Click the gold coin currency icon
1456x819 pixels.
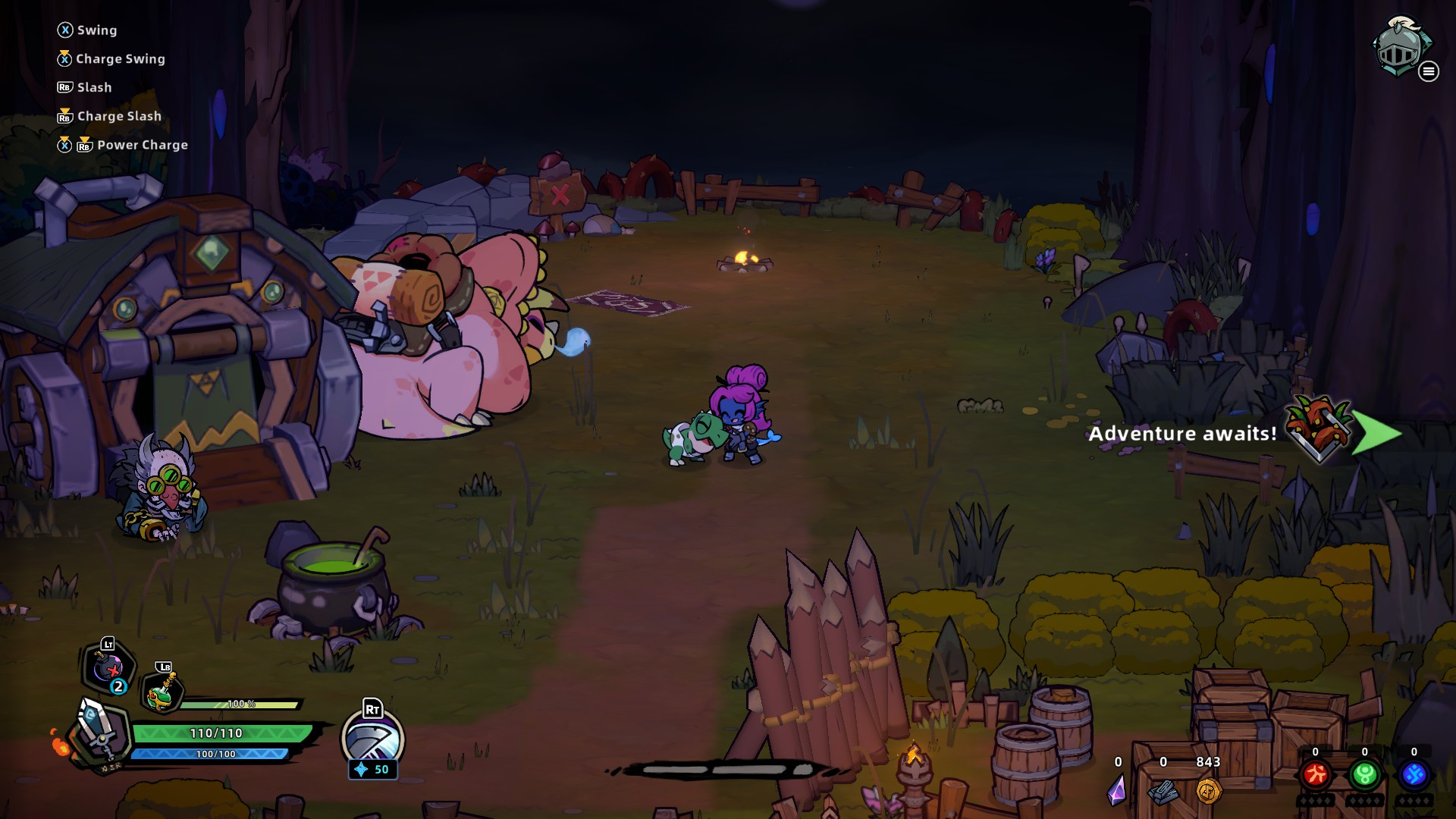[1208, 791]
